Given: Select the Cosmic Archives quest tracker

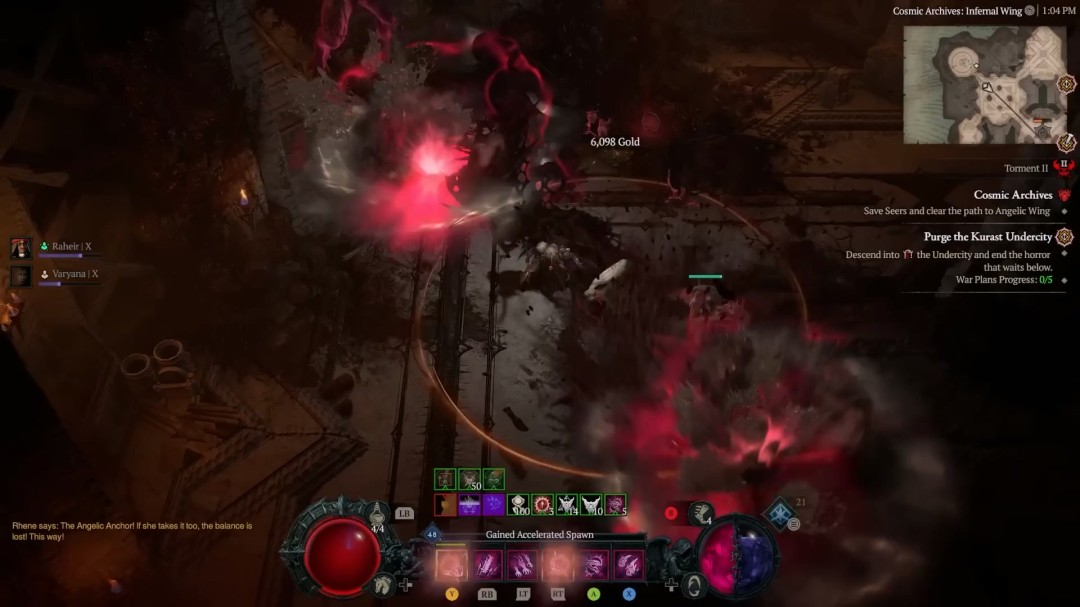Looking at the screenshot, I should click(x=1013, y=195).
